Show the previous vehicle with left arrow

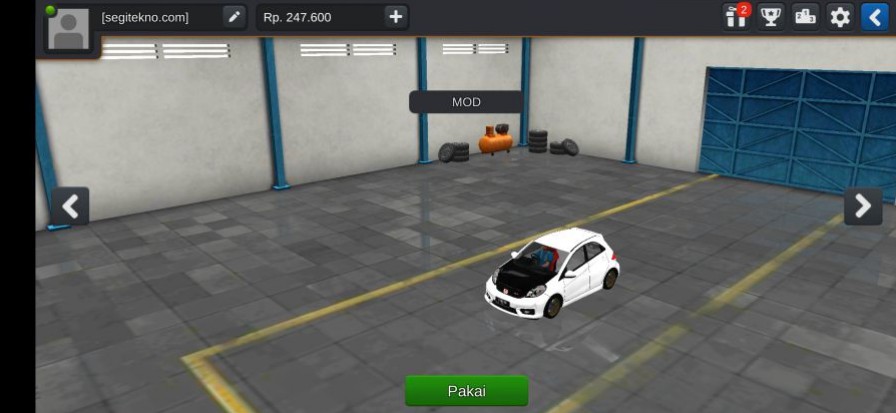pyautogui.click(x=70, y=206)
